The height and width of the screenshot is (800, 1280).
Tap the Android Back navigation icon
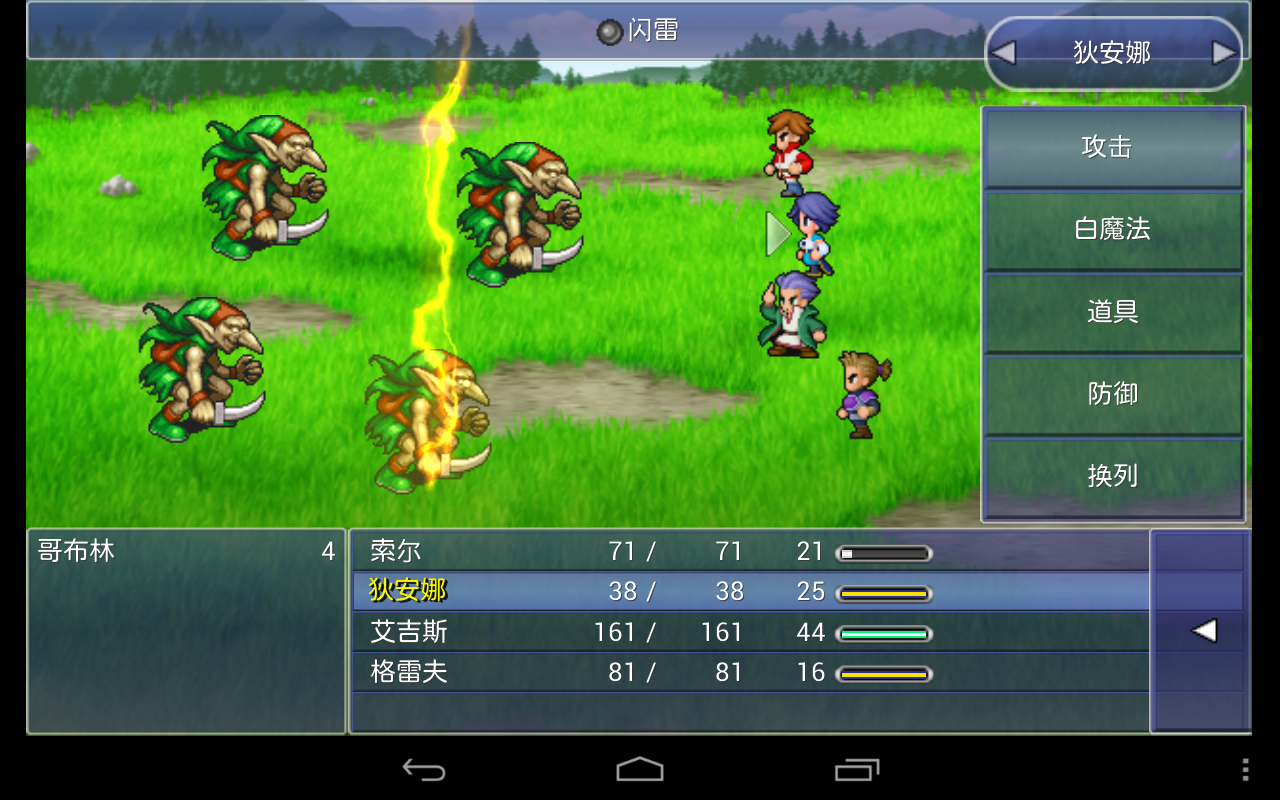pyautogui.click(x=426, y=771)
